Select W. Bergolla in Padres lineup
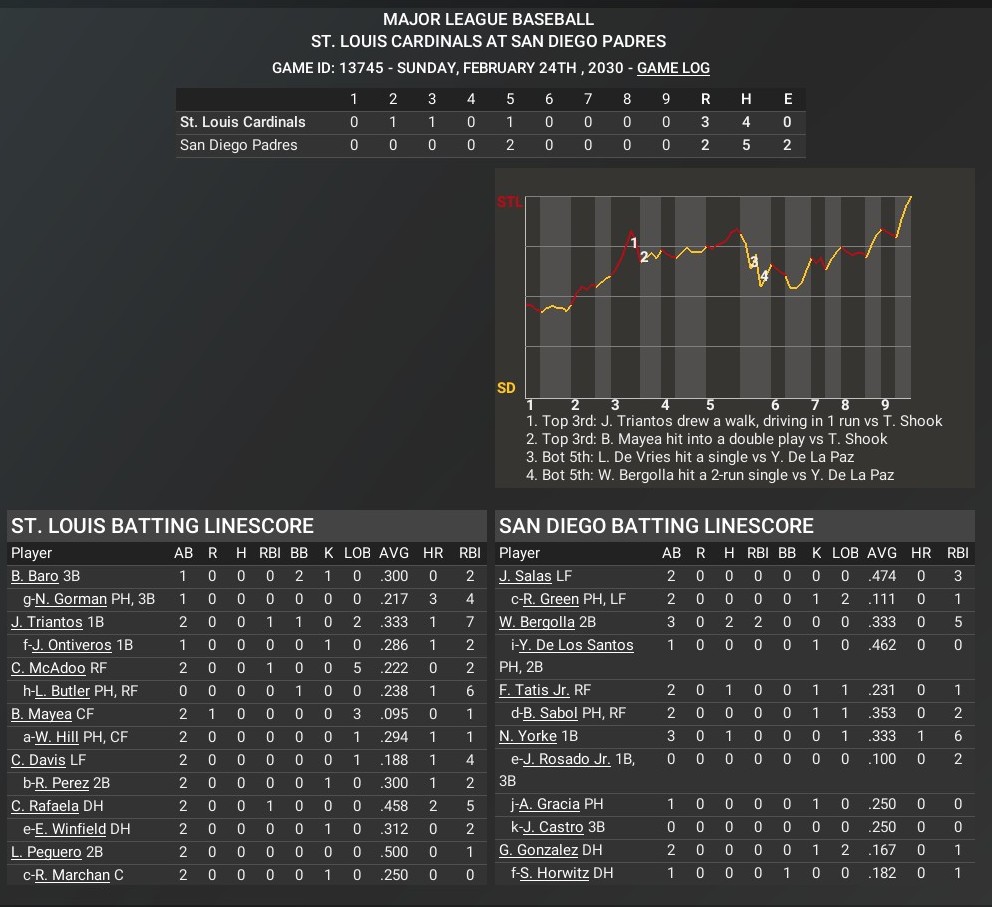 click(x=537, y=622)
